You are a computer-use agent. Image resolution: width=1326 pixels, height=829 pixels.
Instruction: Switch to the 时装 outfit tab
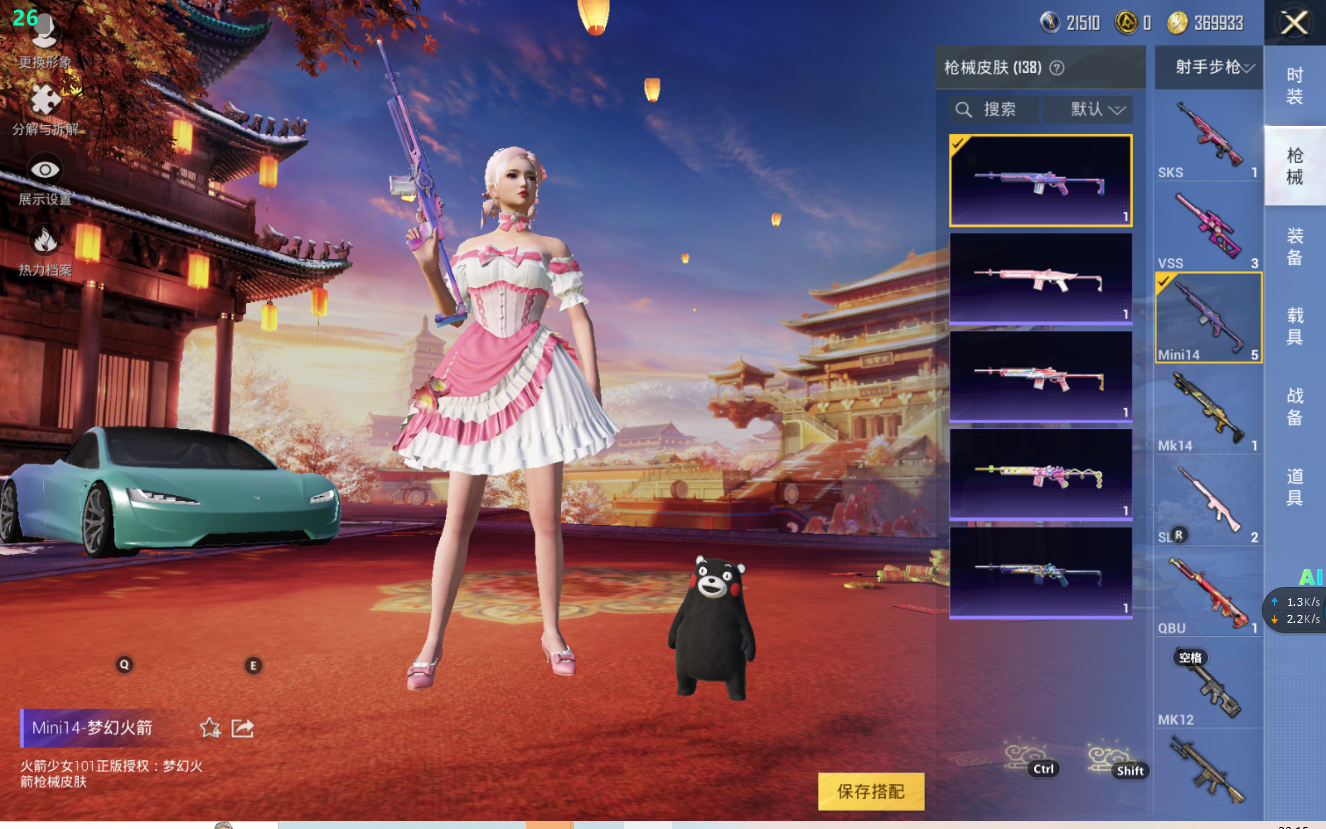pos(1294,86)
